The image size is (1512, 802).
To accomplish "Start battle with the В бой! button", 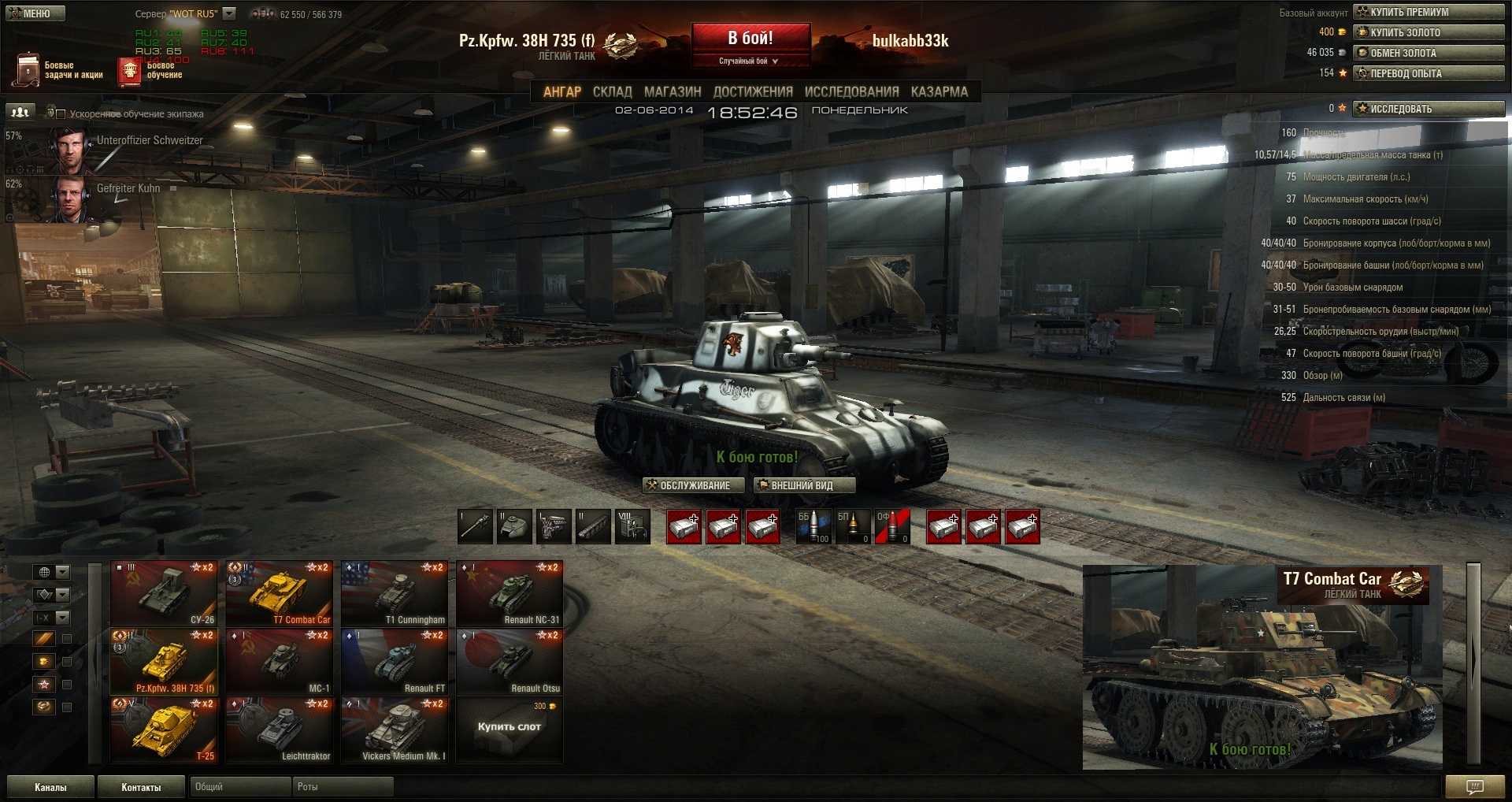I will point(750,38).
